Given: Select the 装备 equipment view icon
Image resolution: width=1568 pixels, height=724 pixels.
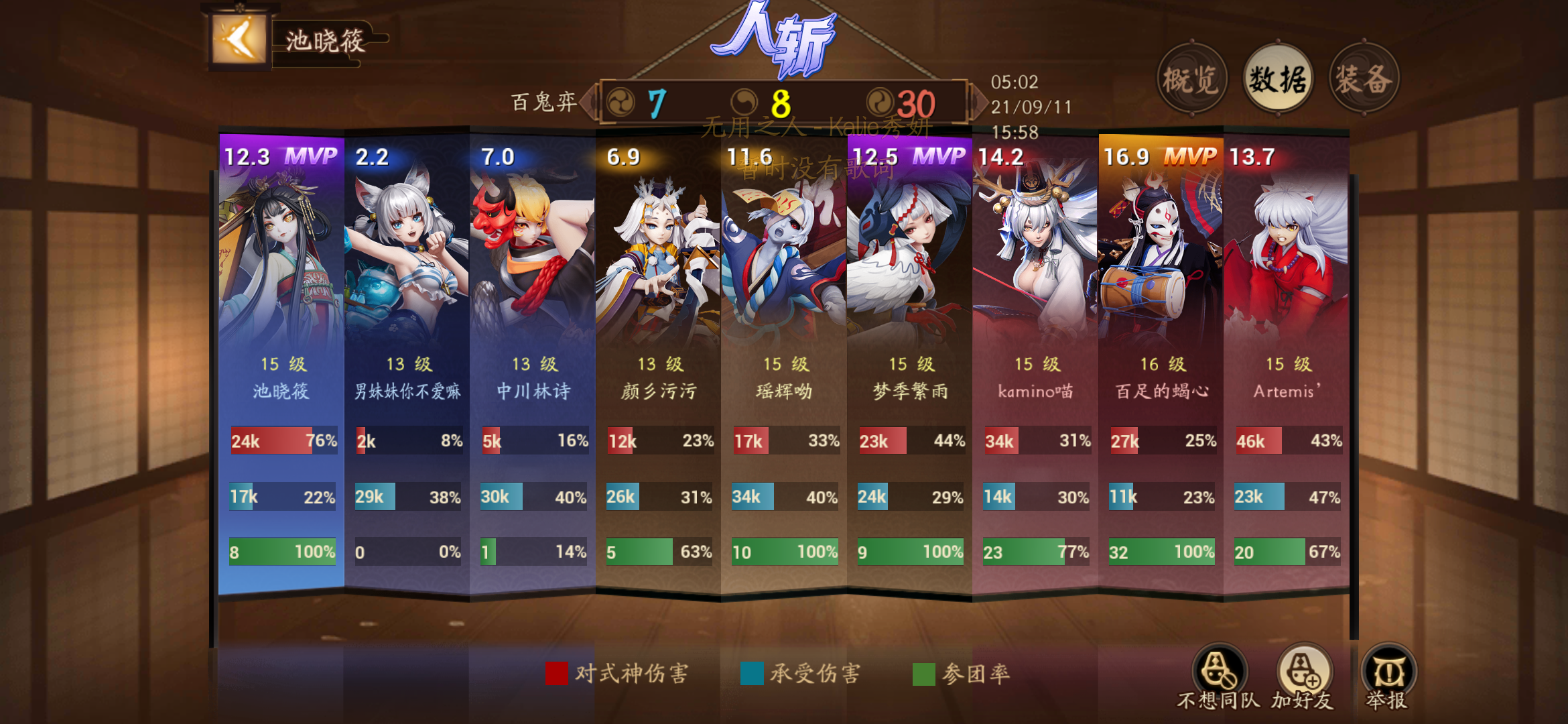Looking at the screenshot, I should 1364,77.
